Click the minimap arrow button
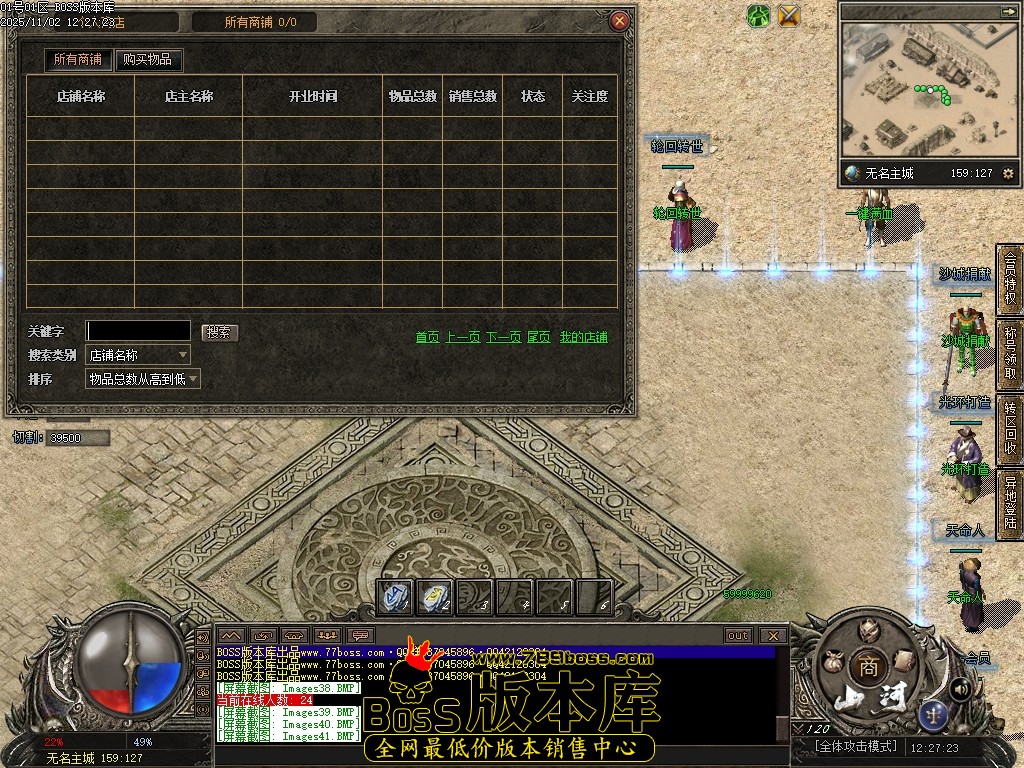Viewport: 1024px width, 768px height. point(1007,11)
